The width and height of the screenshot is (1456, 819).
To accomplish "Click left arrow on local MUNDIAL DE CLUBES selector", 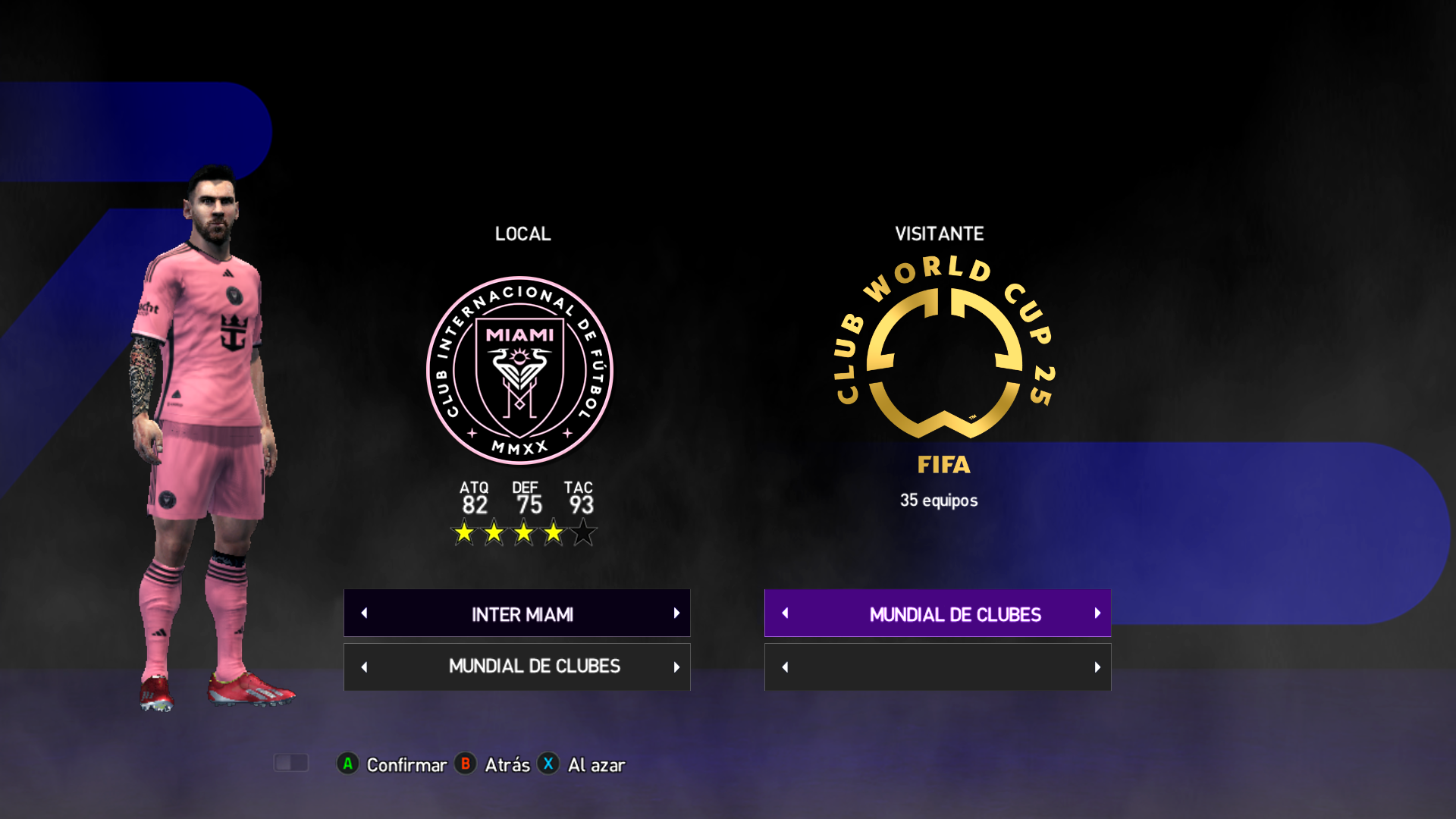I will tap(365, 667).
